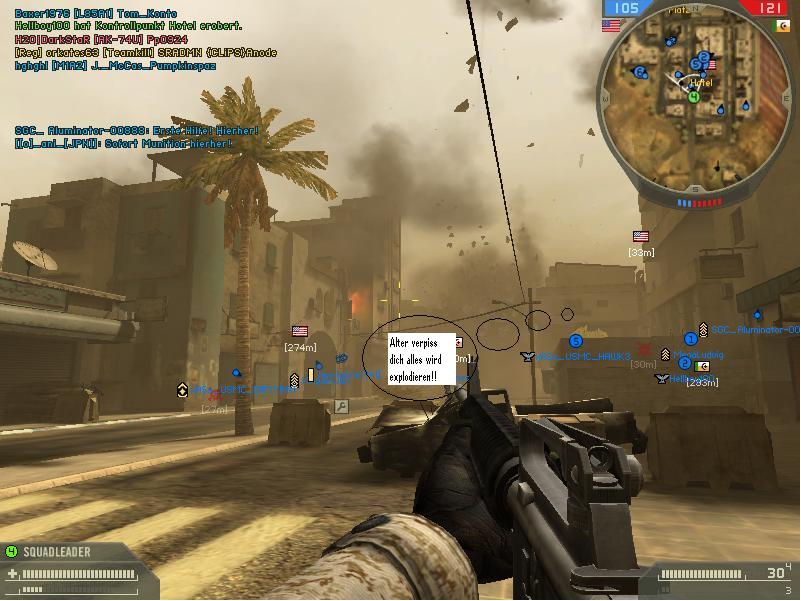Click the US team flag beside the 105 tickets

tap(611, 26)
